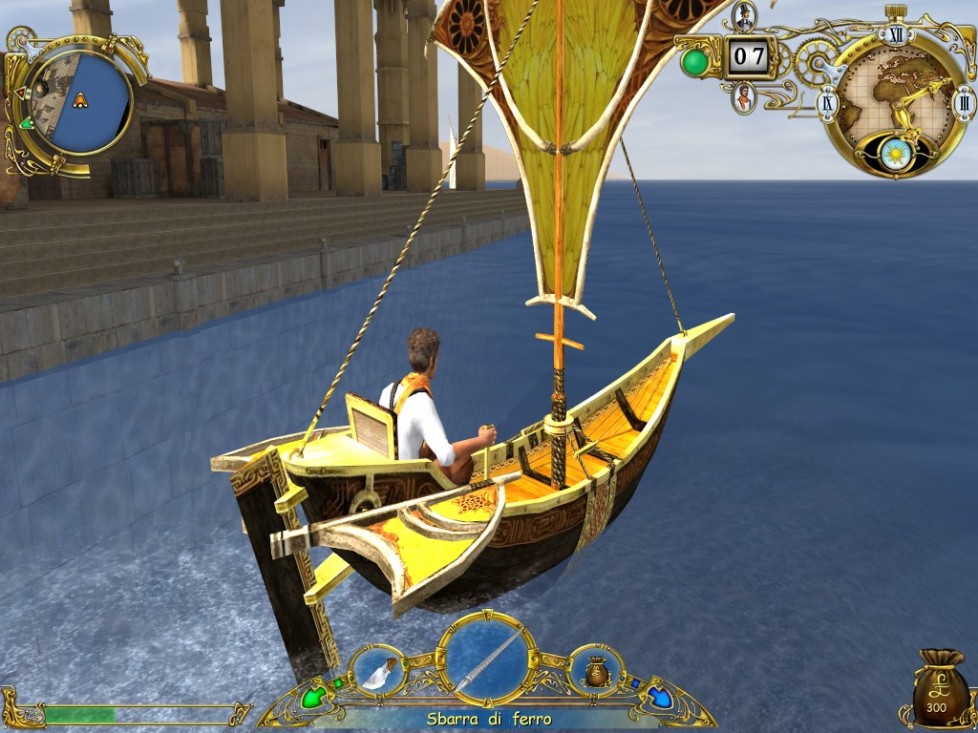Open the money bag showing 300 pounds
This screenshot has height=733, width=978.
[x=937, y=689]
